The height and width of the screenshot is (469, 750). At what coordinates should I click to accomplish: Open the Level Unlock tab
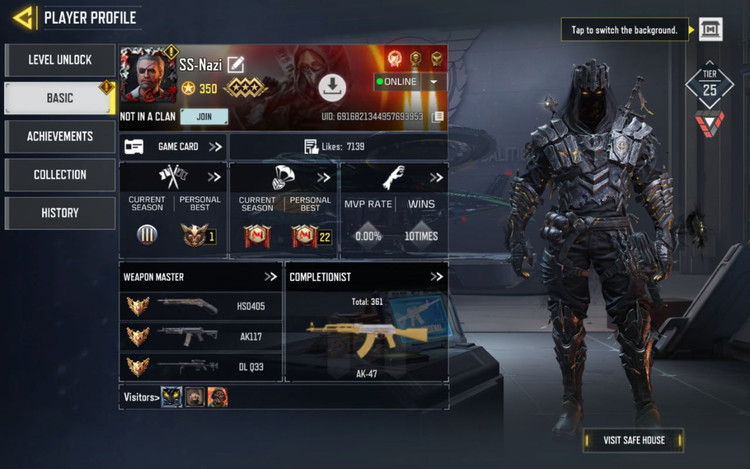pos(60,60)
